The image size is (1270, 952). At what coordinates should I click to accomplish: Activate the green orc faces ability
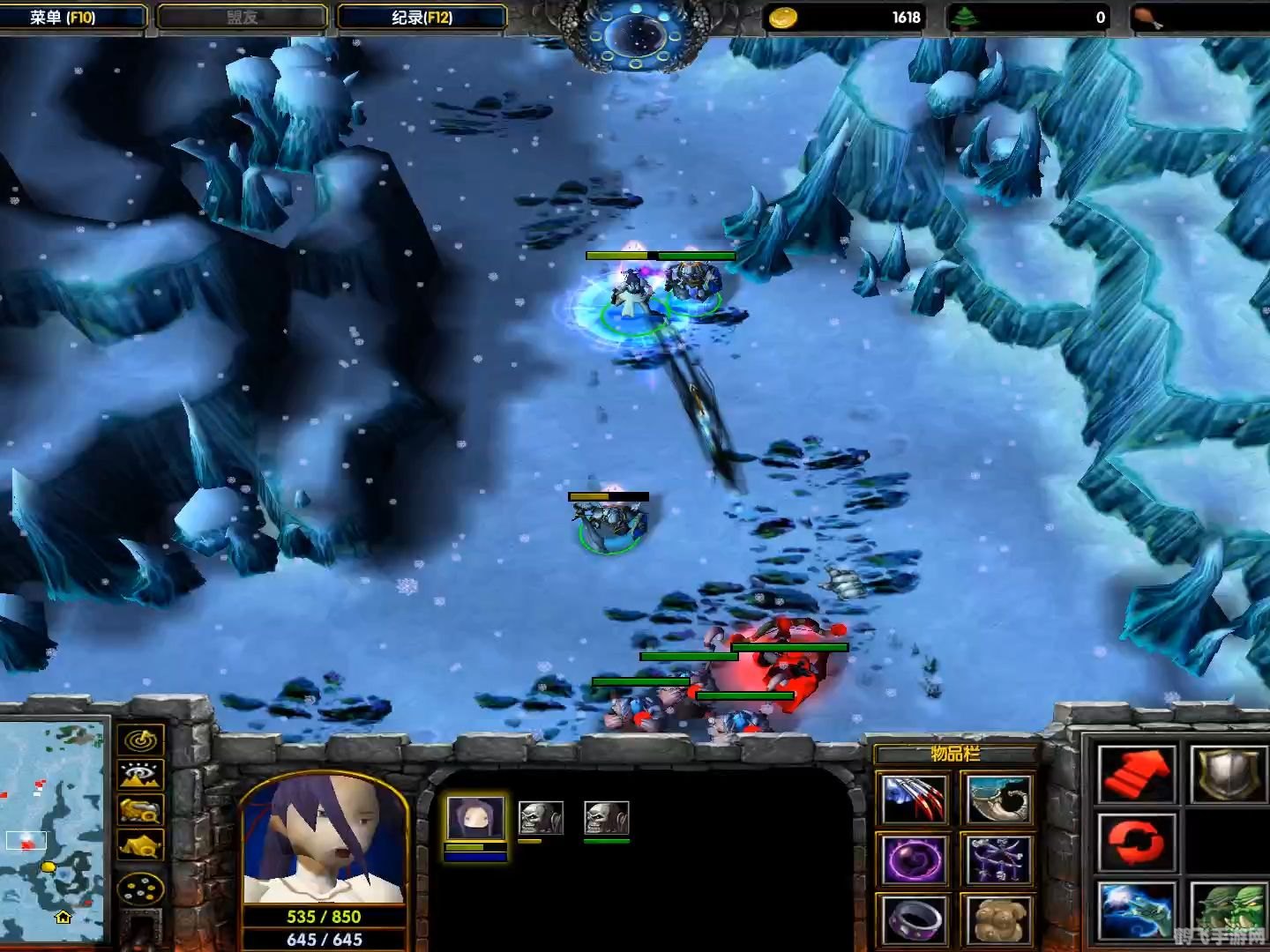tap(1229, 911)
